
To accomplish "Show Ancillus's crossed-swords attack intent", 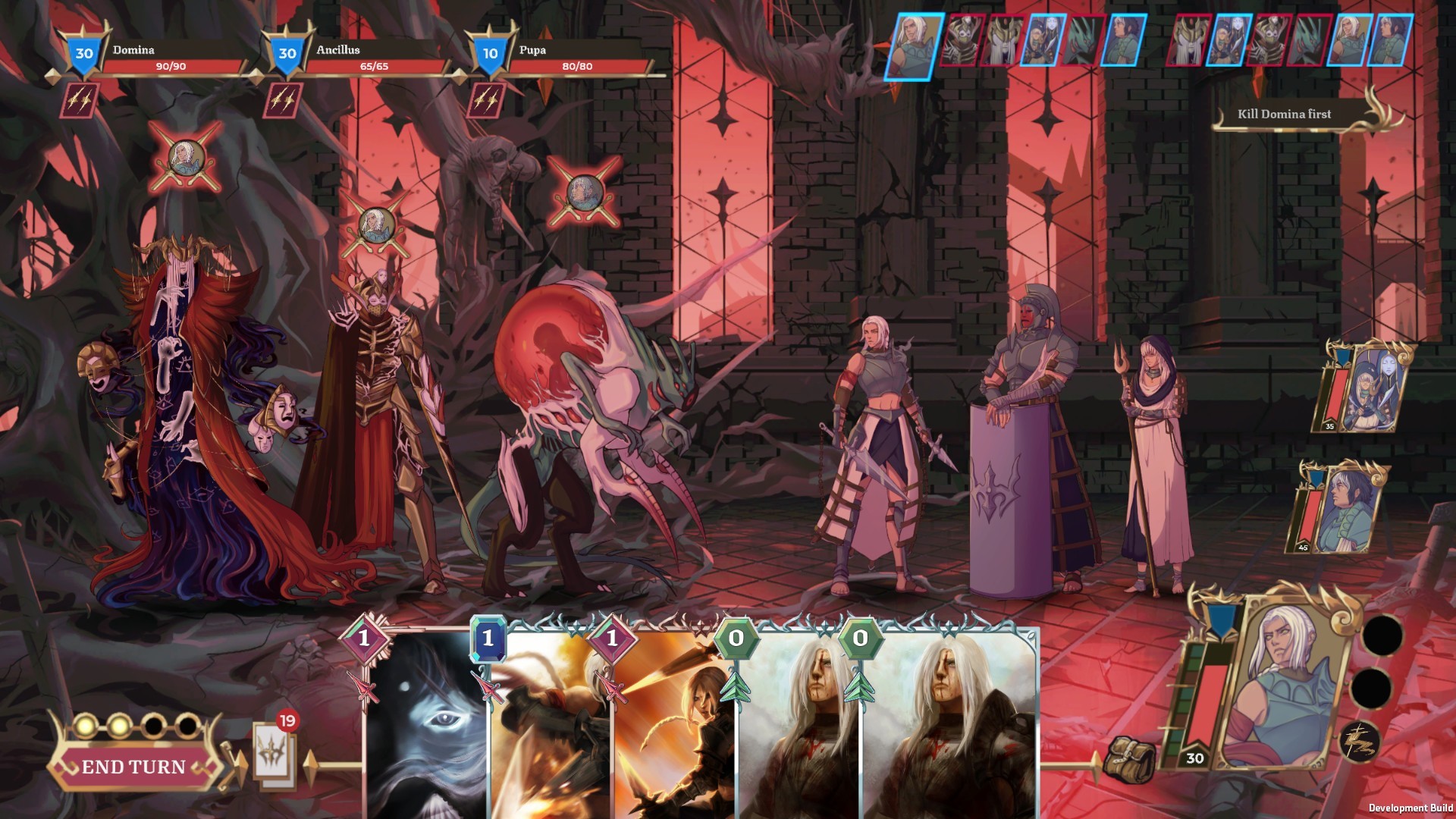I will pos(376,226).
